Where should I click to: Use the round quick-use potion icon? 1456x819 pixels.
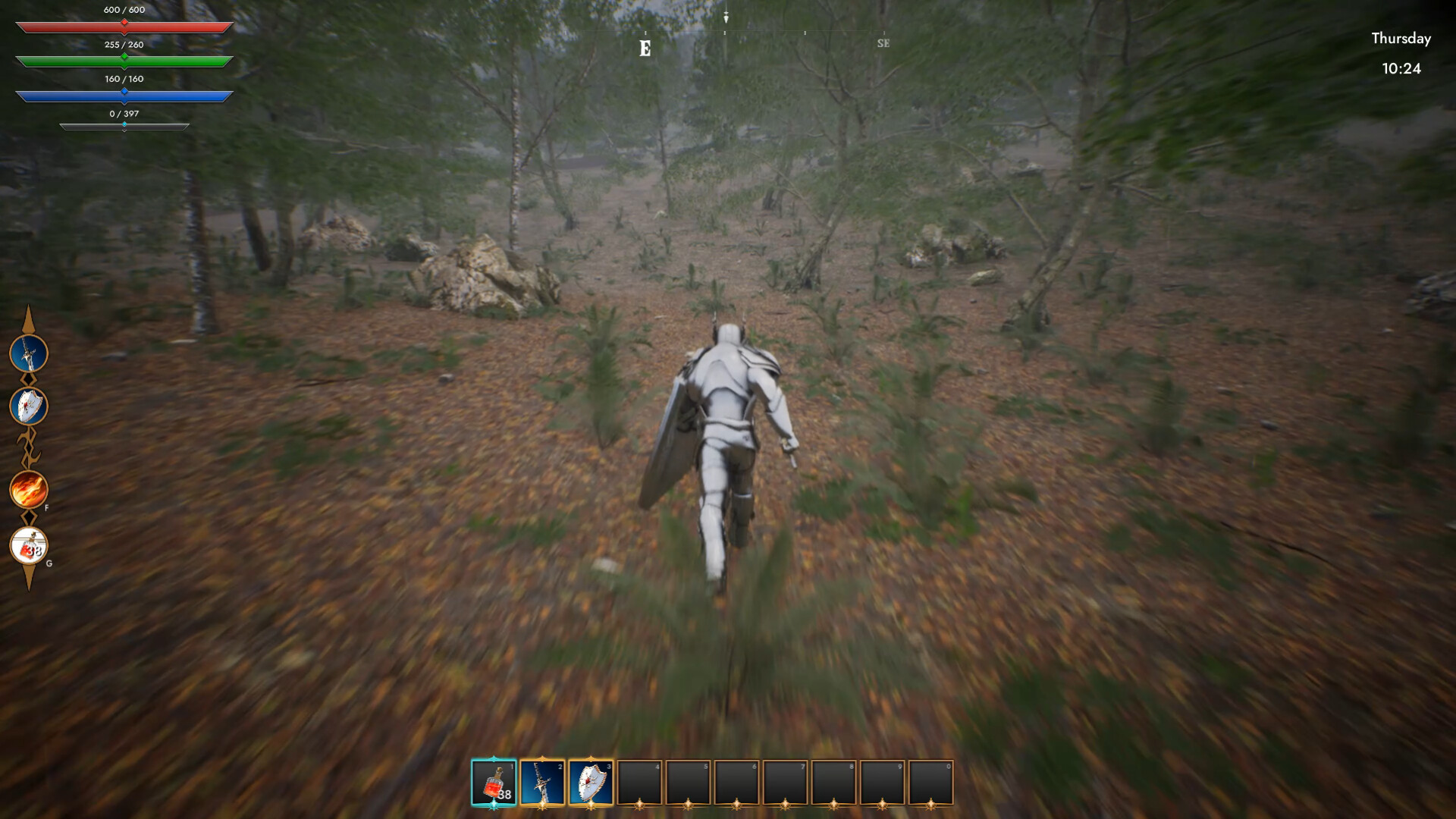point(29,546)
